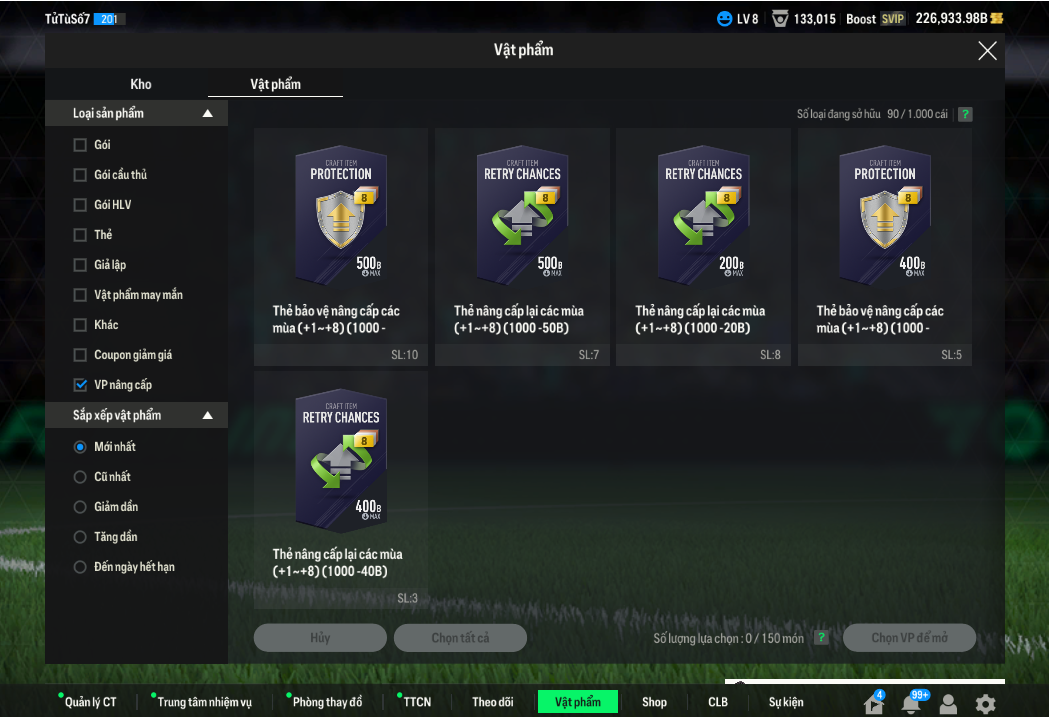Image resolution: width=1049 pixels, height=717 pixels.
Task: Toggle the Vật phẩm may mắn checkbox
Action: pos(80,295)
